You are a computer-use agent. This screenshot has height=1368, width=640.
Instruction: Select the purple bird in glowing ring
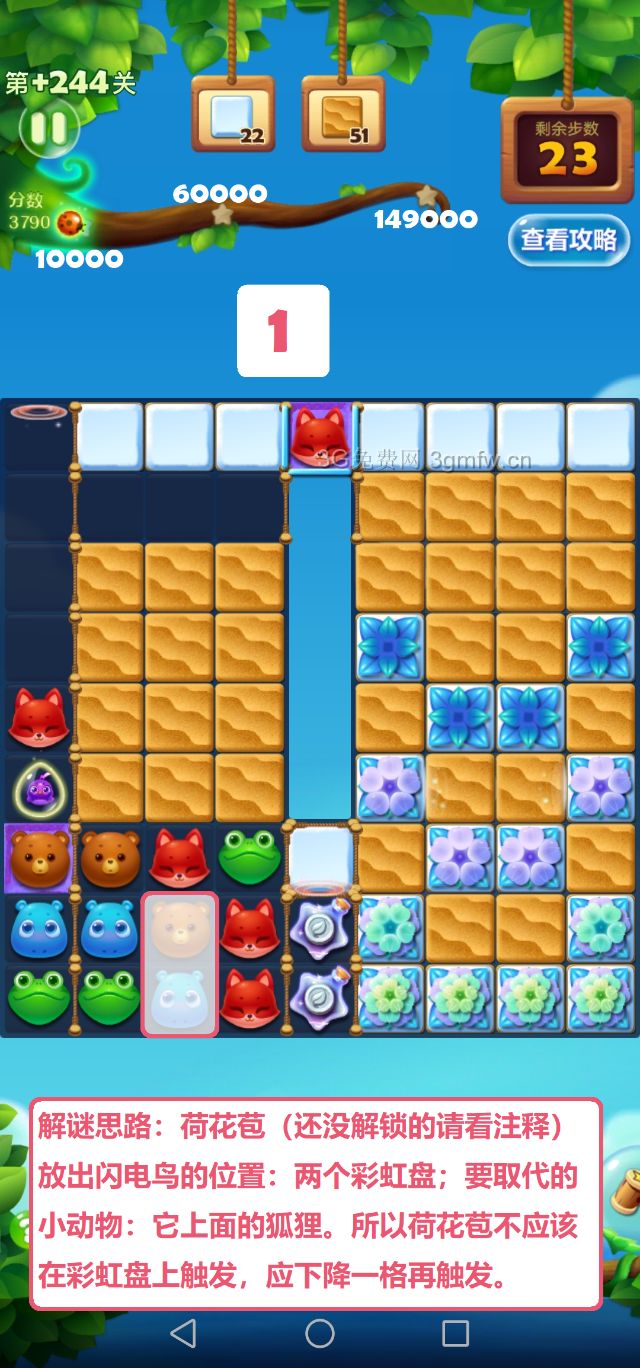coord(38,789)
